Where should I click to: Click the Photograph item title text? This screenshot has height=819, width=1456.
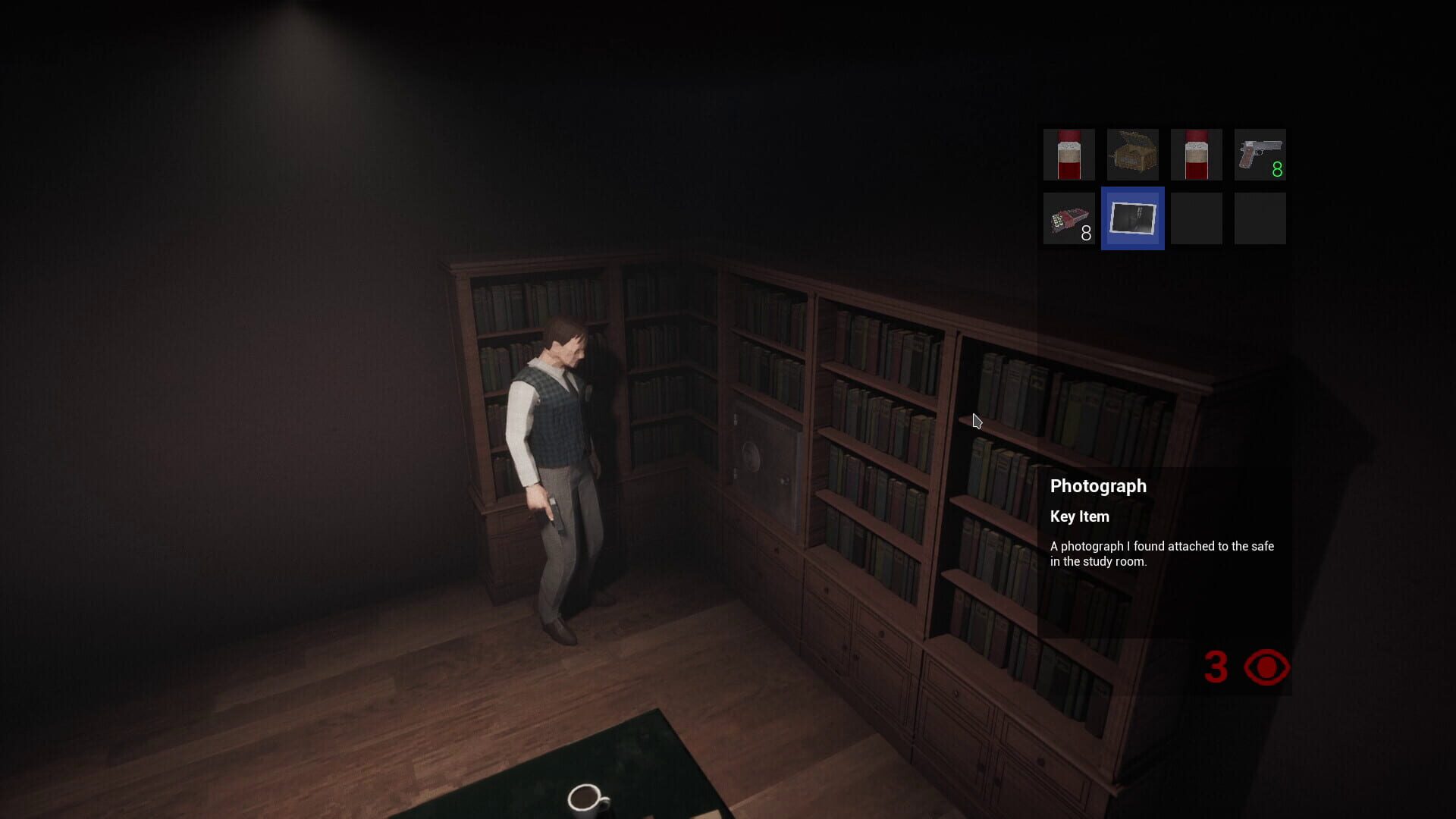pos(1097,486)
